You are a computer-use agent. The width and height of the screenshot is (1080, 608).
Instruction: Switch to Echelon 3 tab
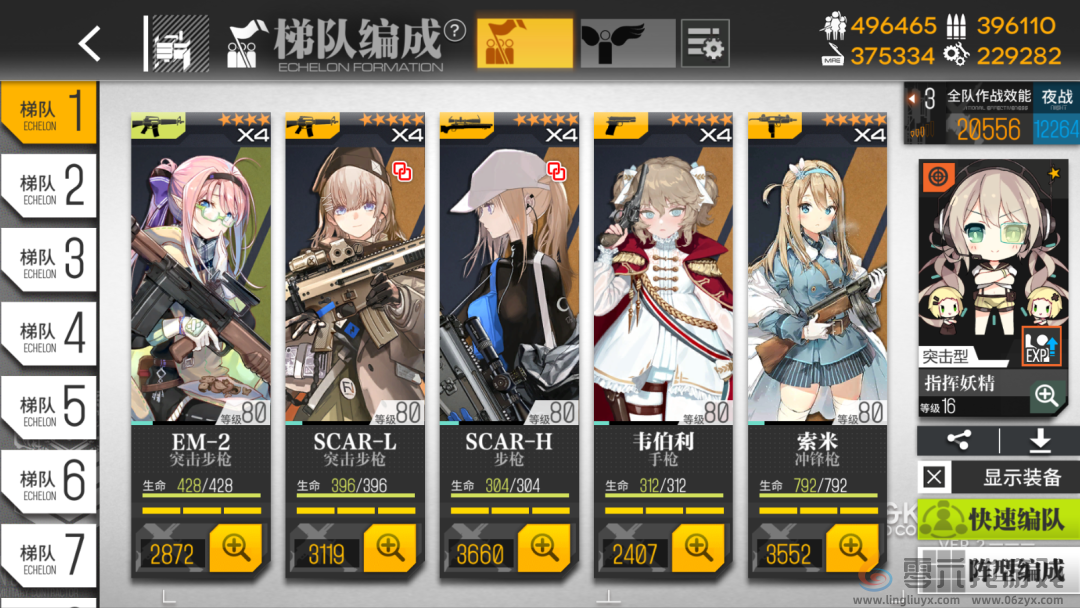coord(48,259)
